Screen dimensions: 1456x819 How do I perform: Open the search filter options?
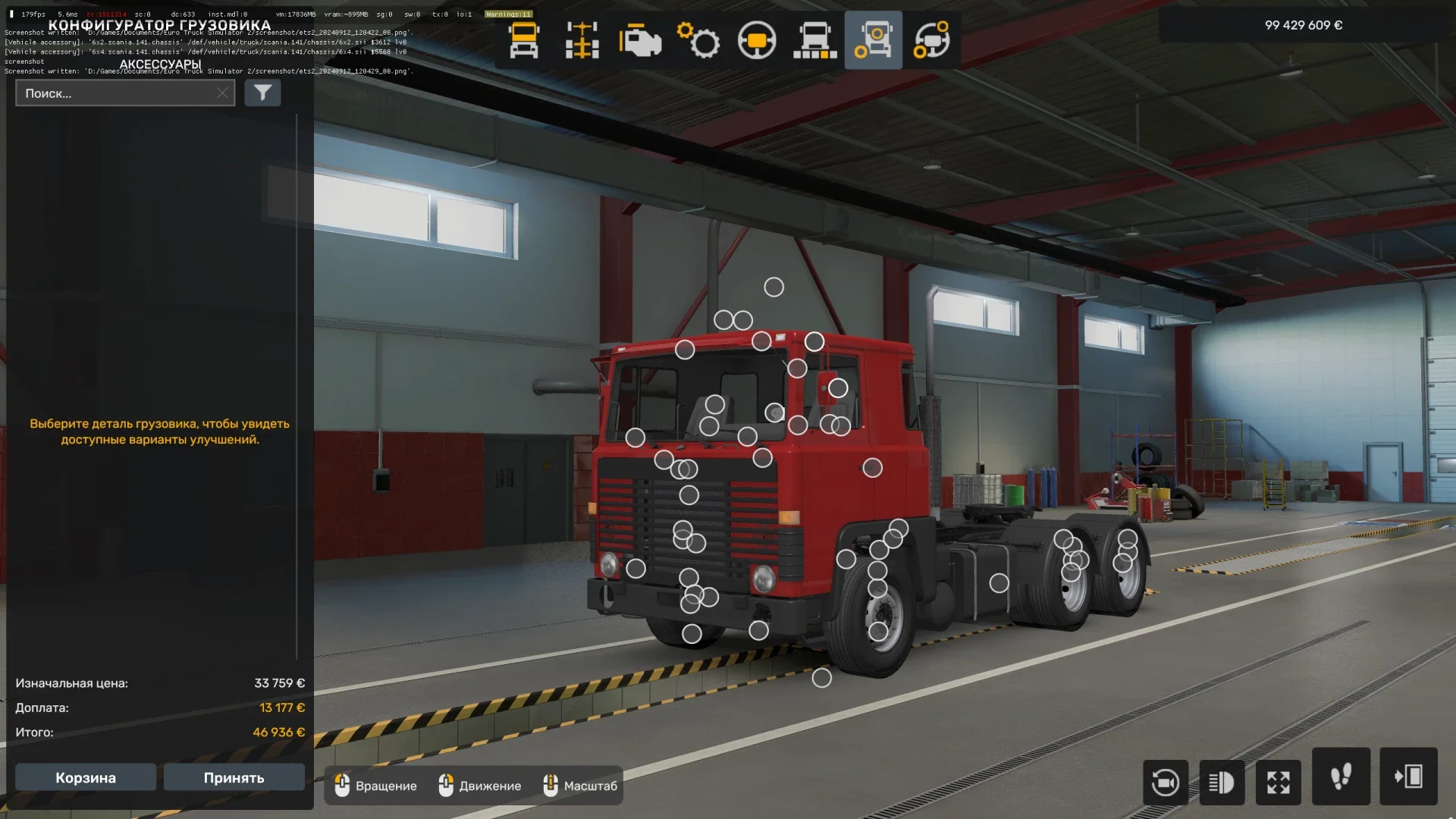[x=262, y=93]
